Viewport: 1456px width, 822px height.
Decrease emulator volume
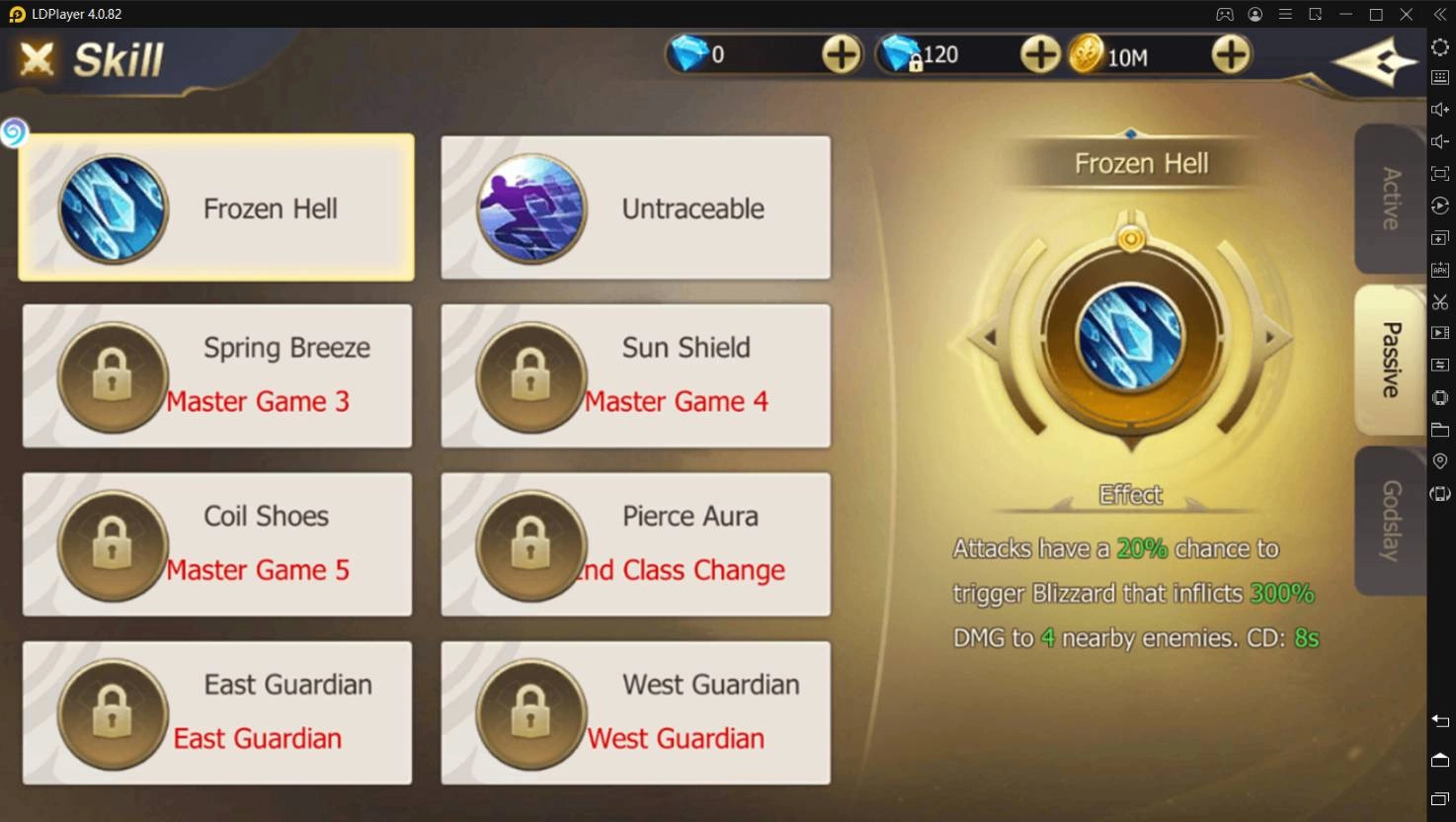[1439, 141]
